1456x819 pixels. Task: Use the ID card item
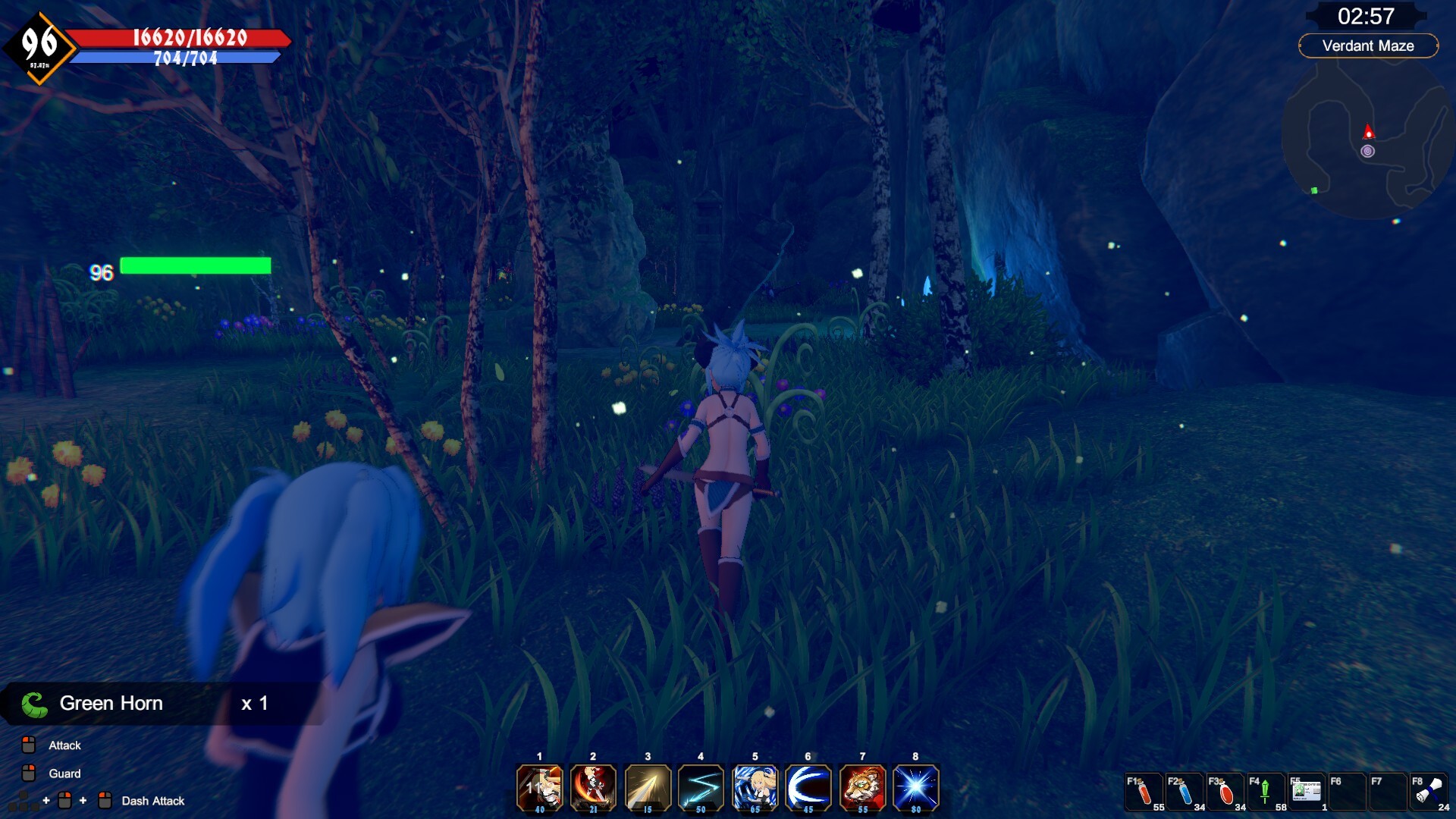coord(1306,793)
